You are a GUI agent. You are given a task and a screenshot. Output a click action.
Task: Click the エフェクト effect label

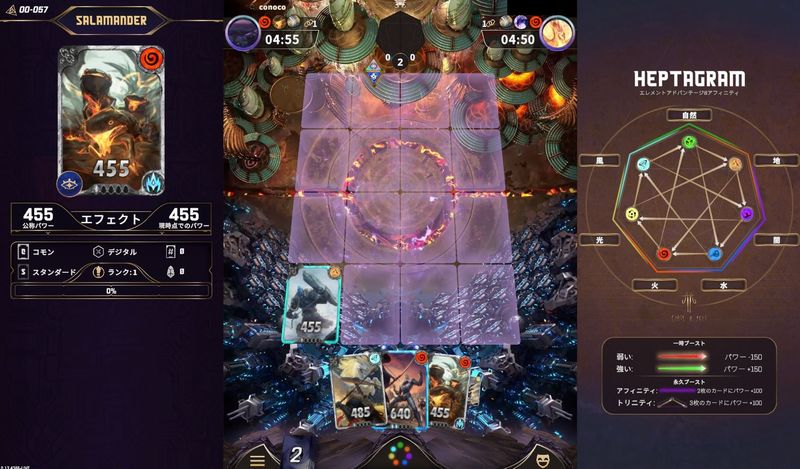pyautogui.click(x=110, y=217)
